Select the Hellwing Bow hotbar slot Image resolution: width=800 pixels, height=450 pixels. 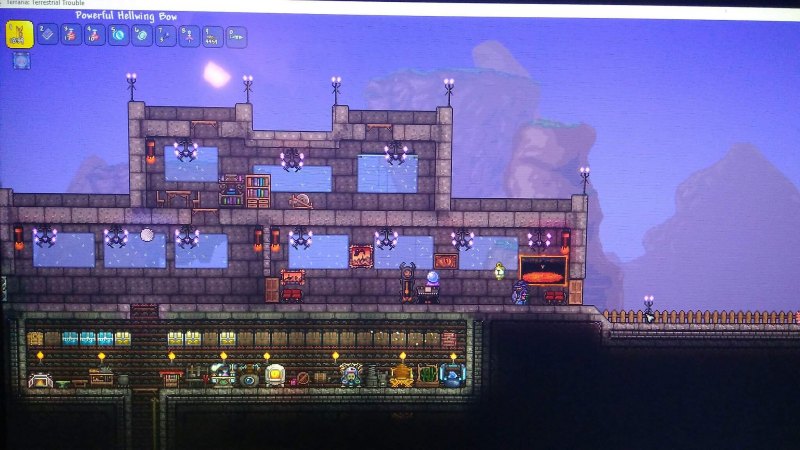20,35
